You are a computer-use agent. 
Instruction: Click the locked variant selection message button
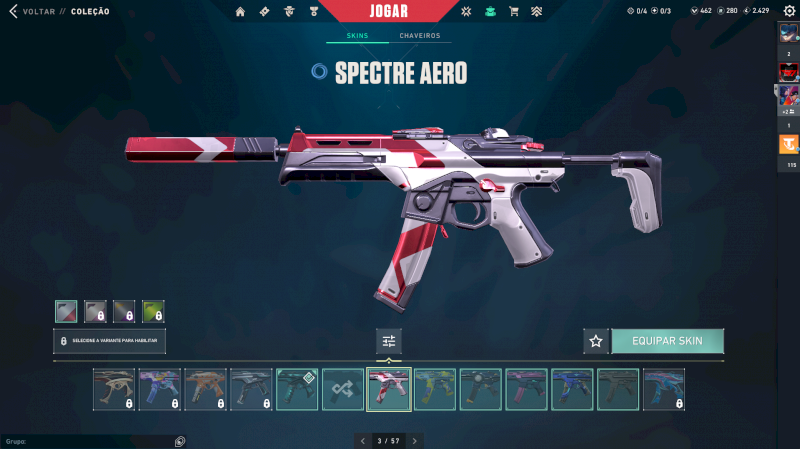coord(110,341)
